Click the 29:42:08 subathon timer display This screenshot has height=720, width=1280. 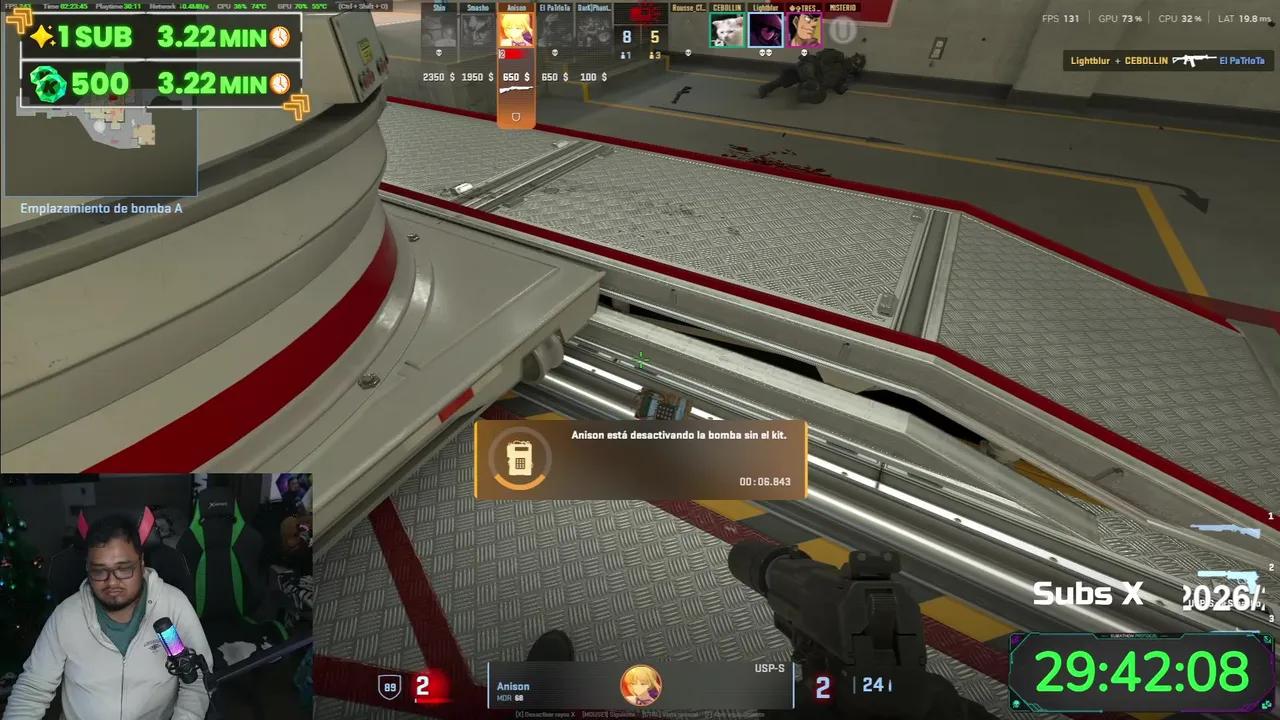point(1140,672)
